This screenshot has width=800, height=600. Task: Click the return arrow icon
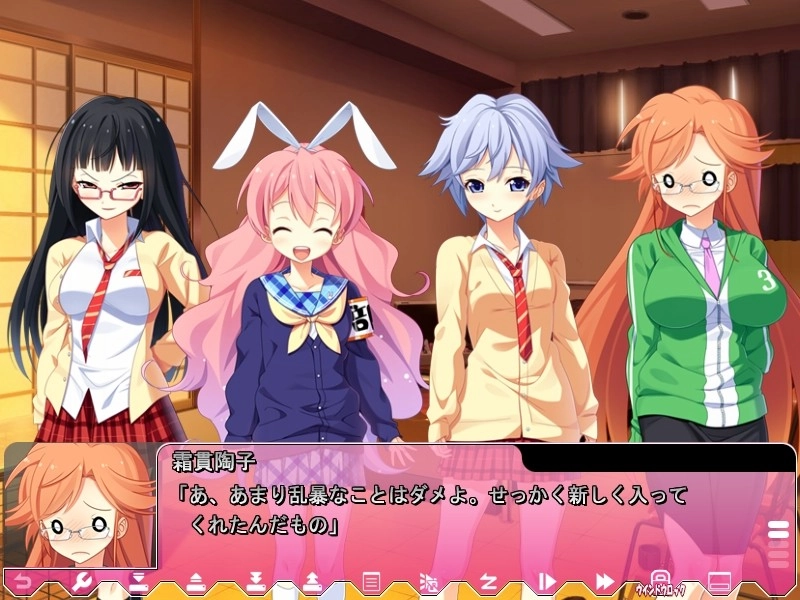point(22,581)
